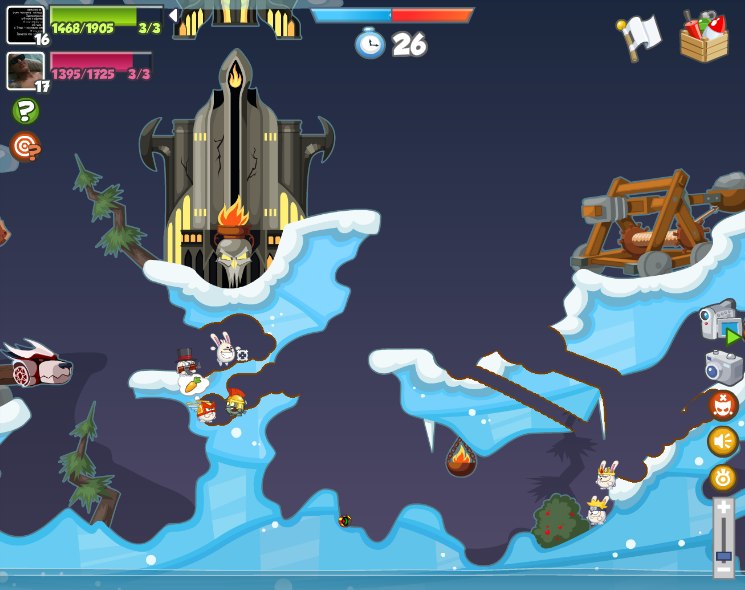This screenshot has width=745, height=590.
Task: Toggle the red crossed-out character button
Action: pyautogui.click(x=723, y=405)
